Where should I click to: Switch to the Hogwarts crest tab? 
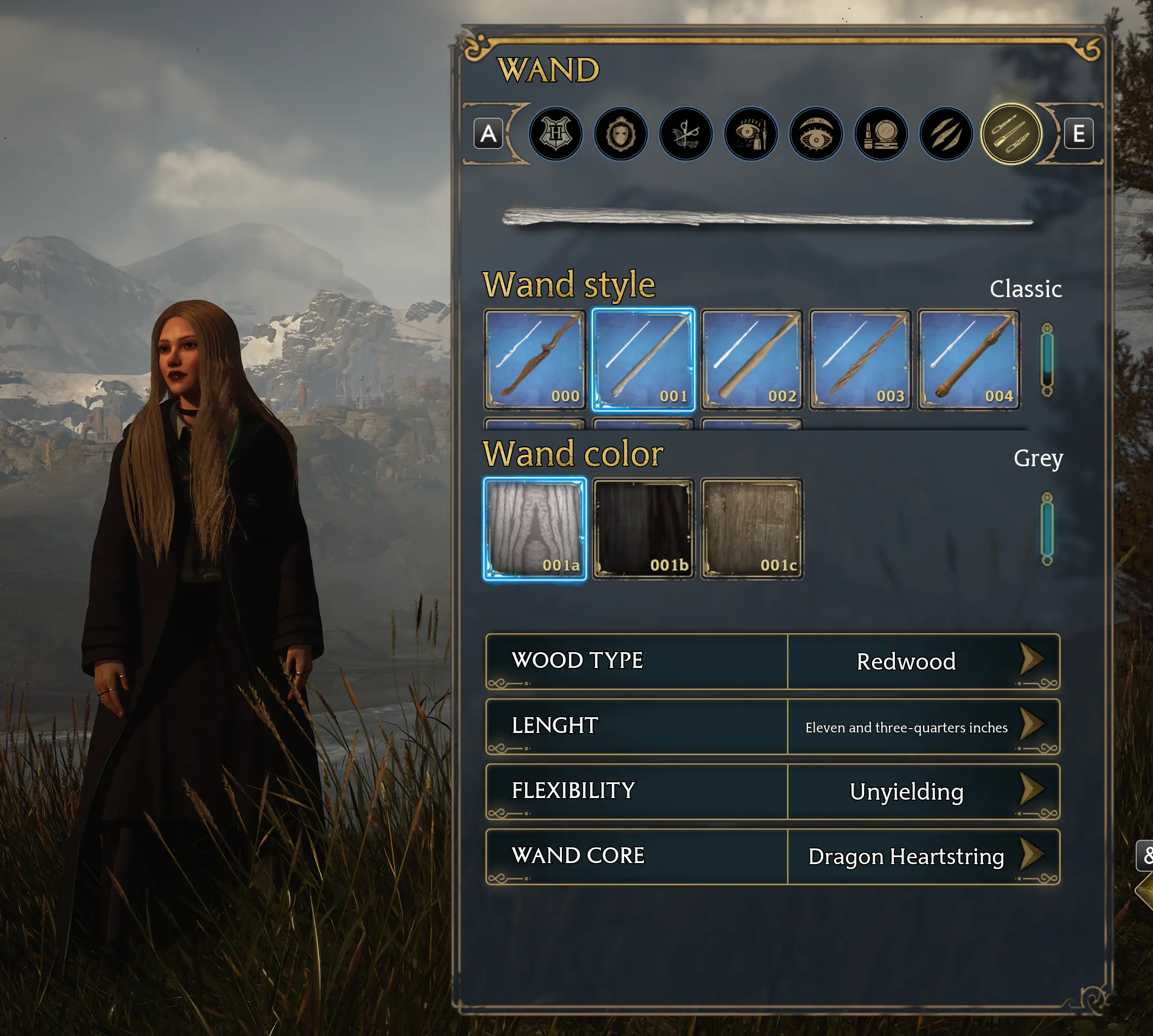(x=555, y=134)
